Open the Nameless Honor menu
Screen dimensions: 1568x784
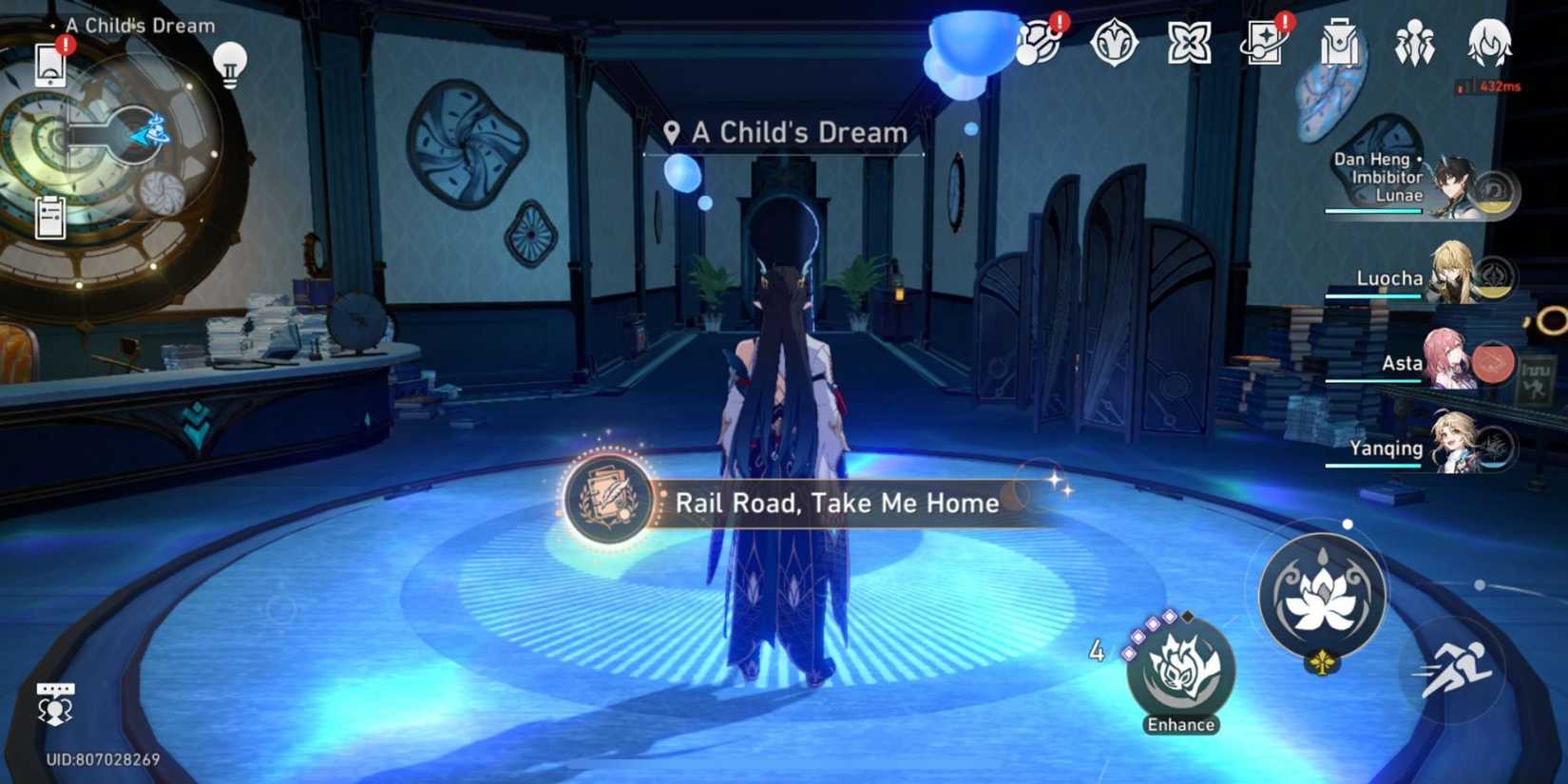(1114, 43)
